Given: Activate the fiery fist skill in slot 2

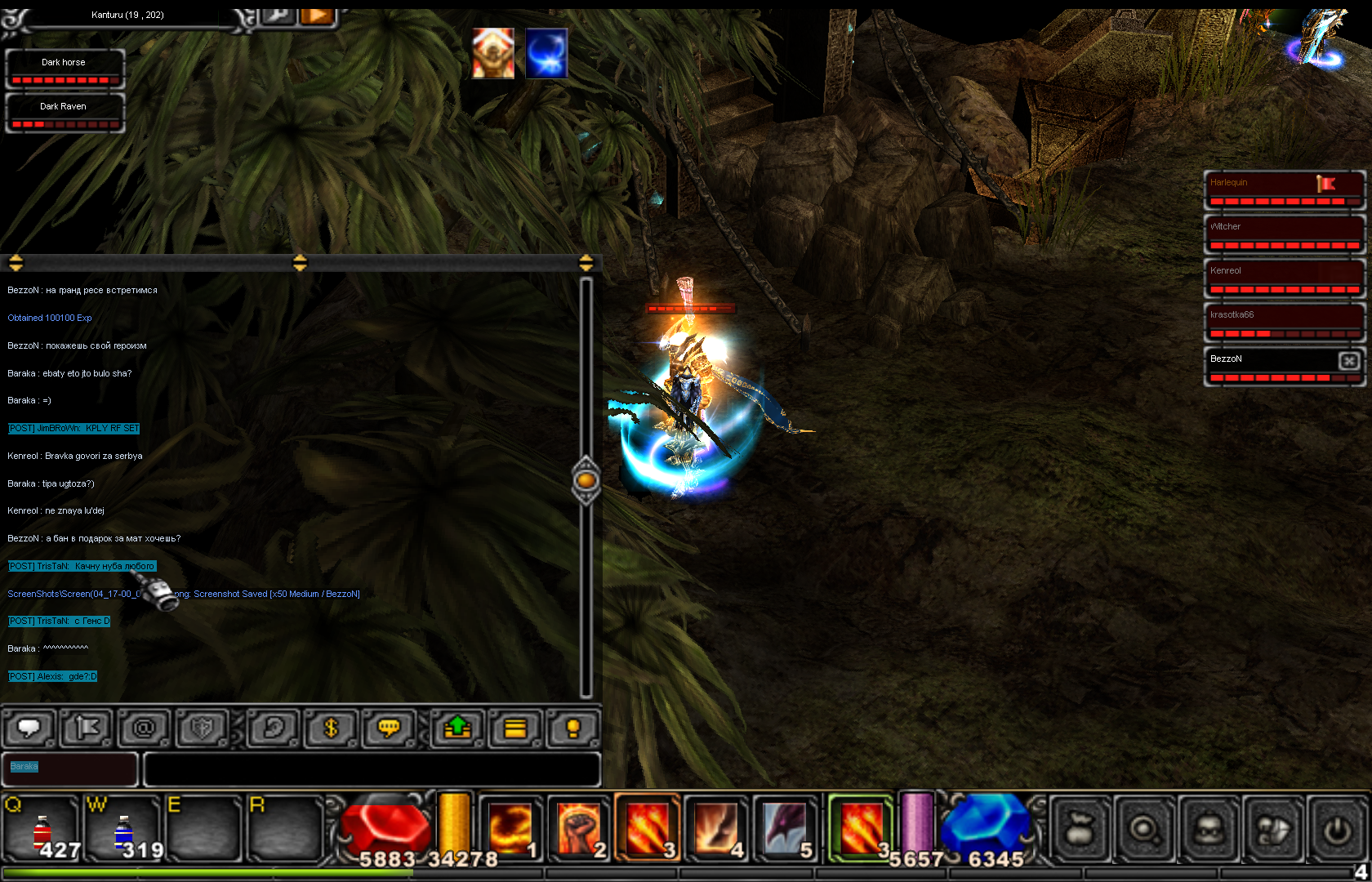Looking at the screenshot, I should click(578, 828).
